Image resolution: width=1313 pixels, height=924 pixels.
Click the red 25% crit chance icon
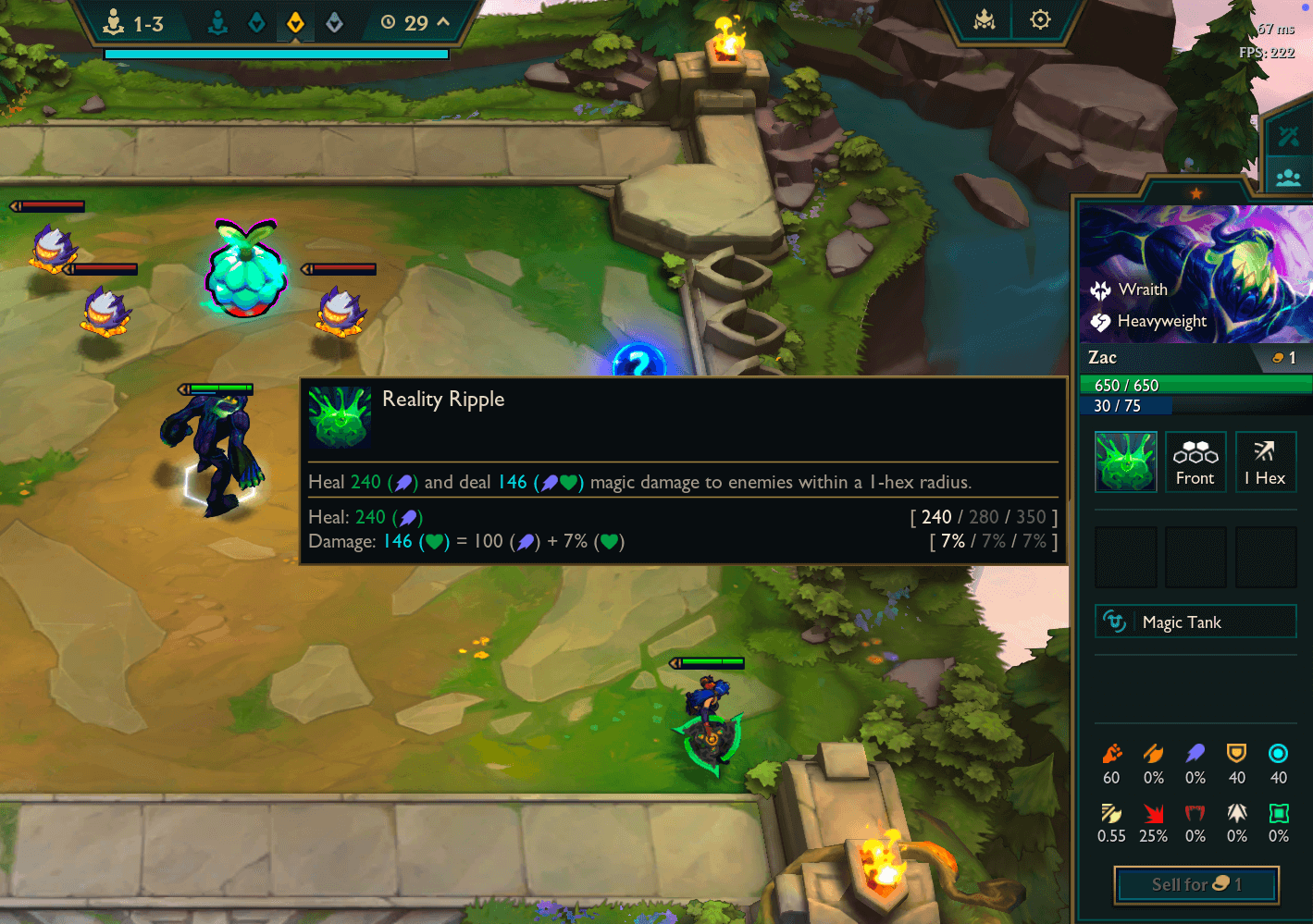tap(1153, 814)
